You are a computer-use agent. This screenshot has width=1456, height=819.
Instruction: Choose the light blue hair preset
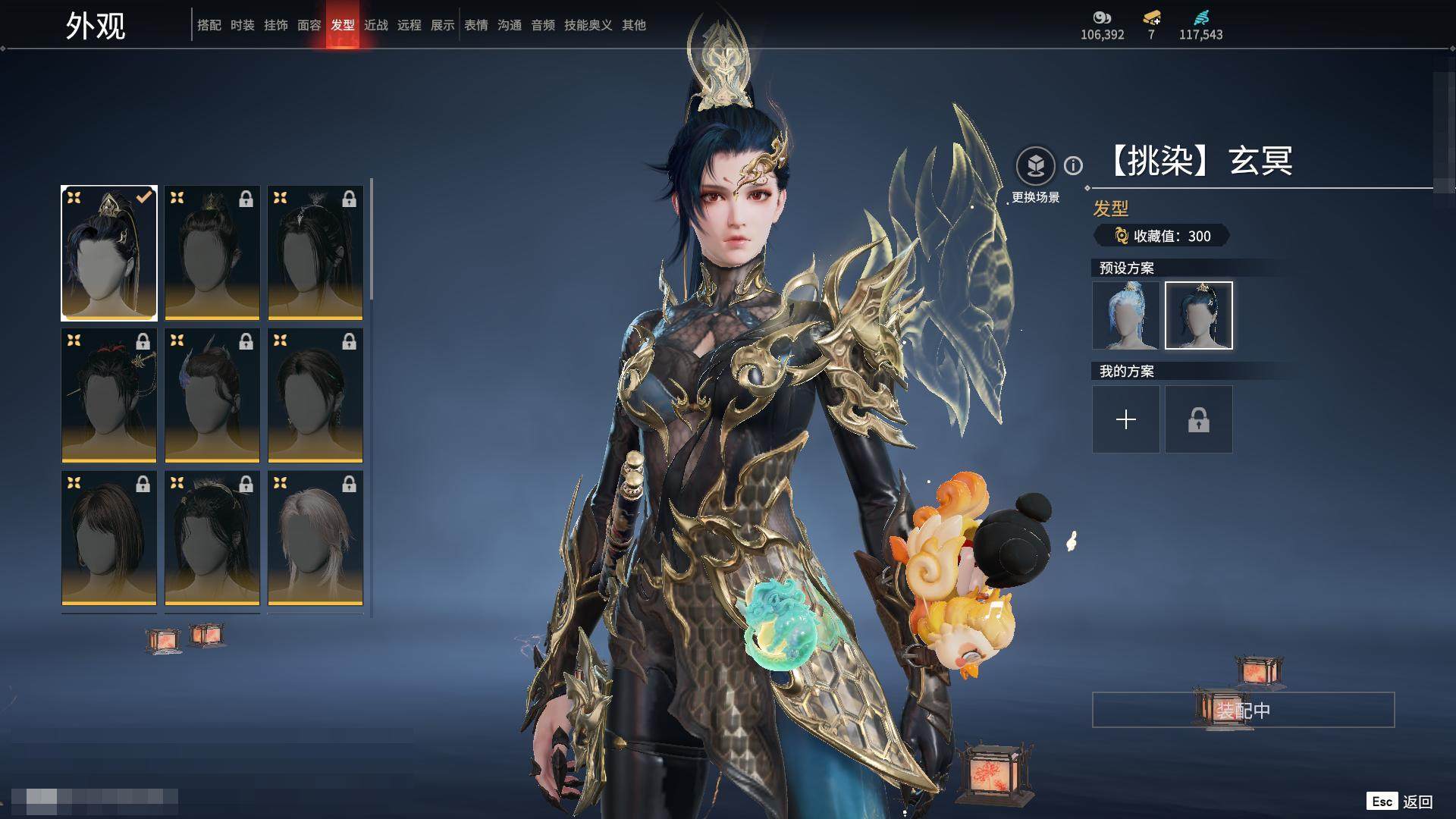[1126, 315]
